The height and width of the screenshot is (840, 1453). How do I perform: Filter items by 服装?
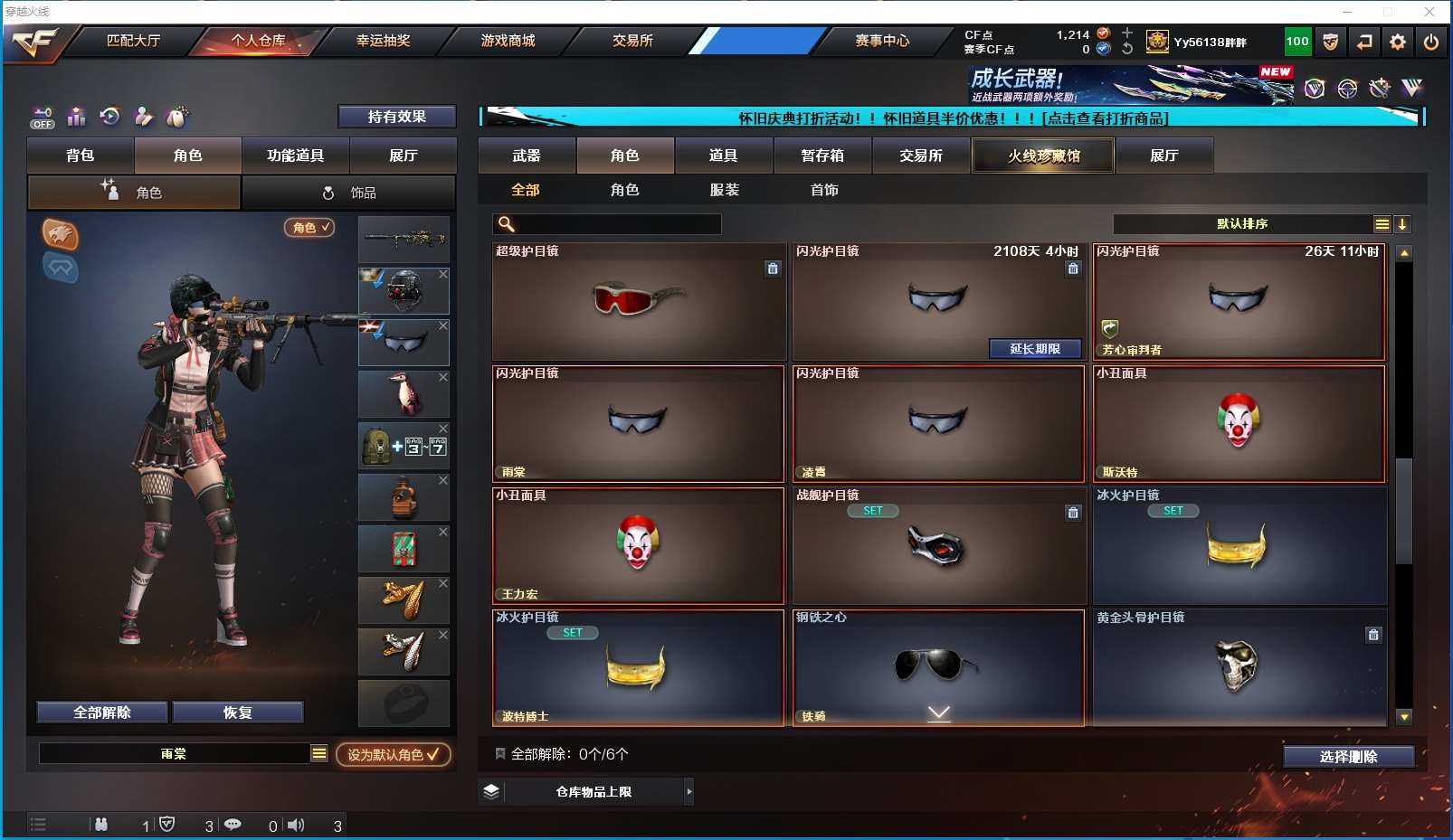click(724, 190)
